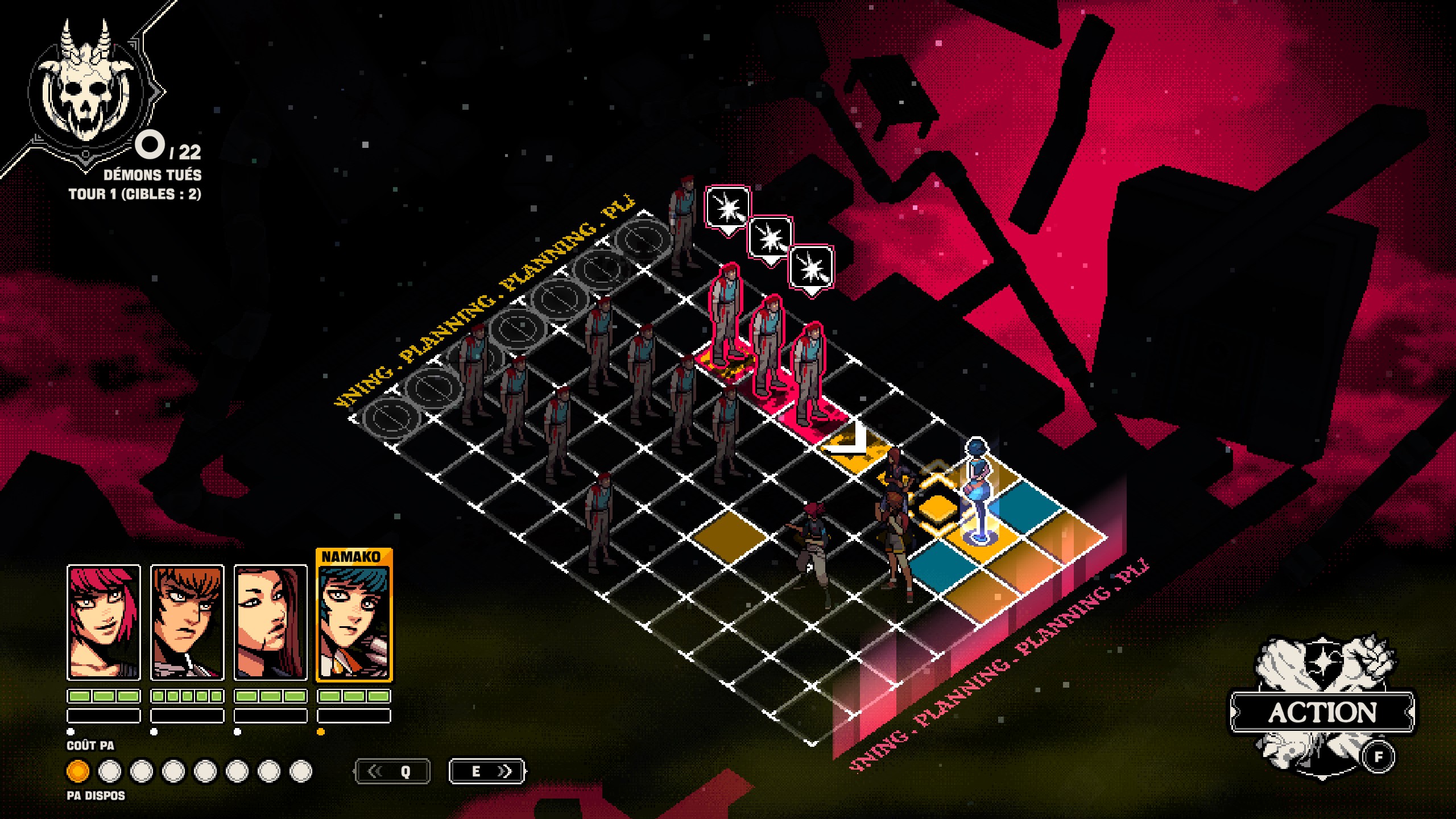This screenshot has height=819, width=1456.
Task: Choose the brown-haired character portrait
Action: [187, 622]
